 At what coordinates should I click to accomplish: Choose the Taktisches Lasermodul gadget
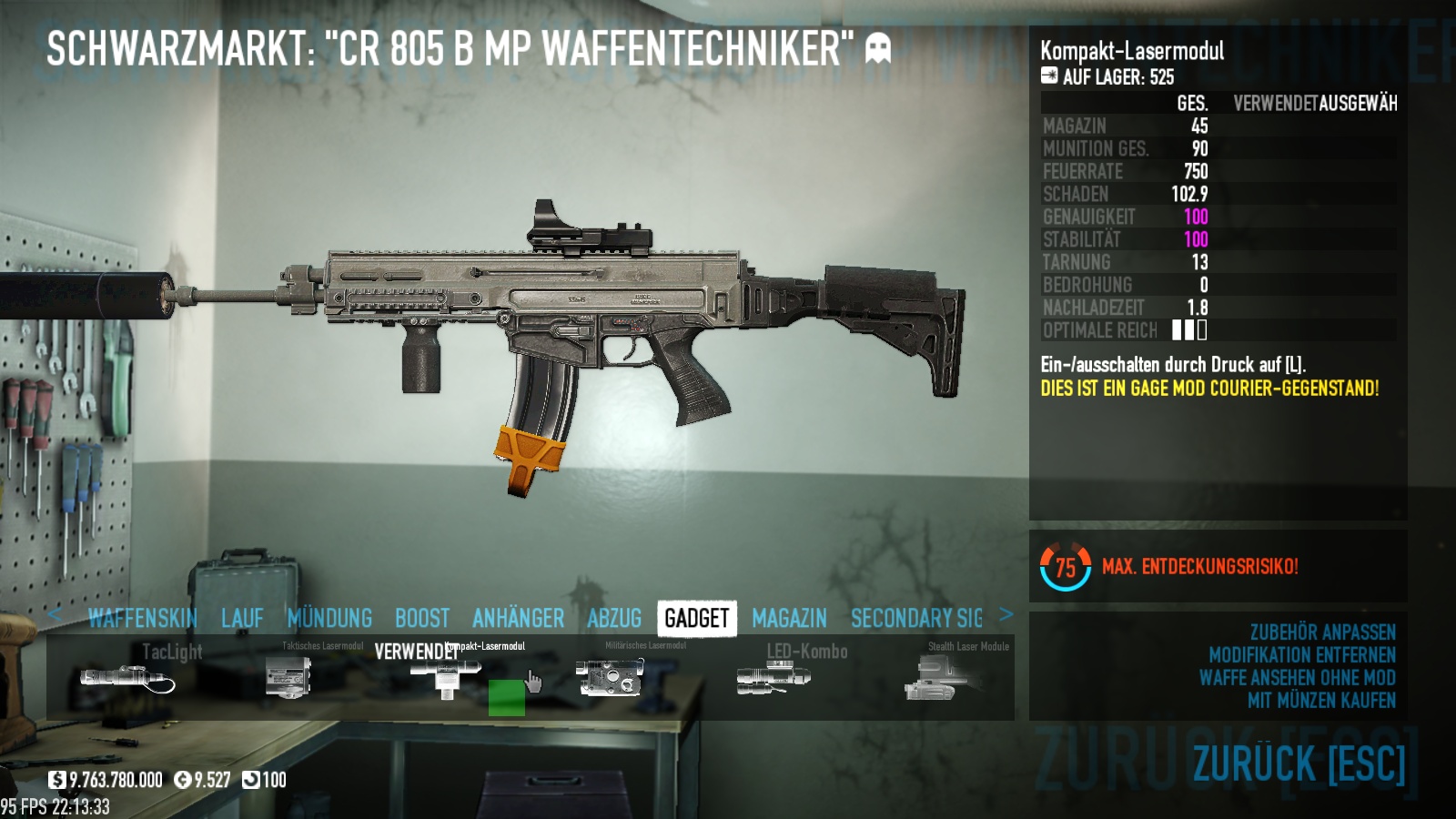289,678
